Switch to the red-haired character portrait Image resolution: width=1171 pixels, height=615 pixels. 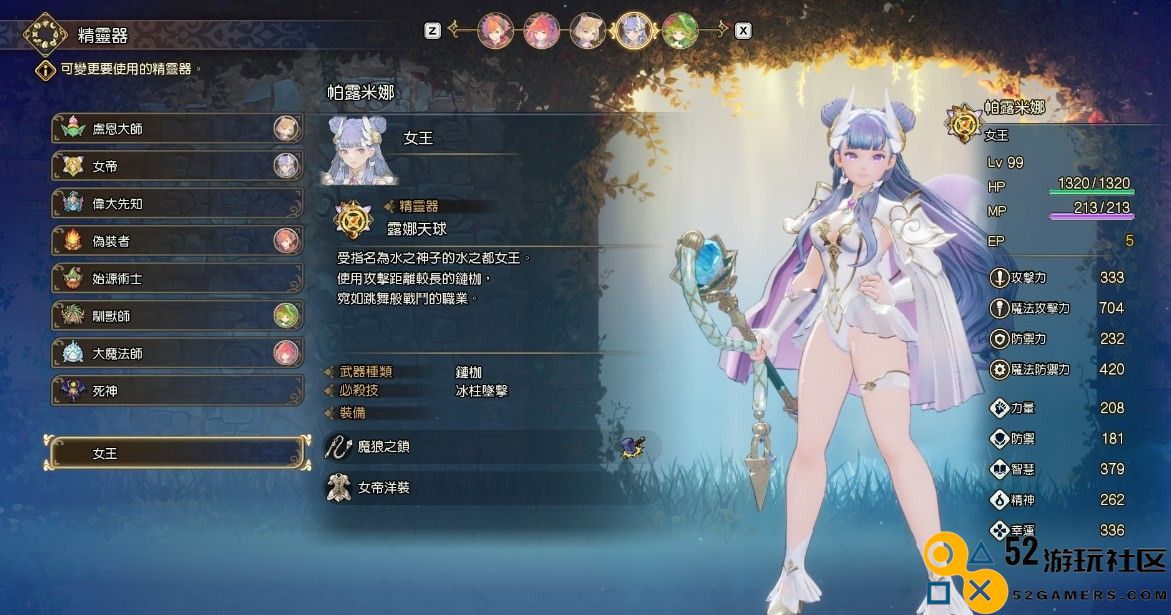click(x=541, y=31)
